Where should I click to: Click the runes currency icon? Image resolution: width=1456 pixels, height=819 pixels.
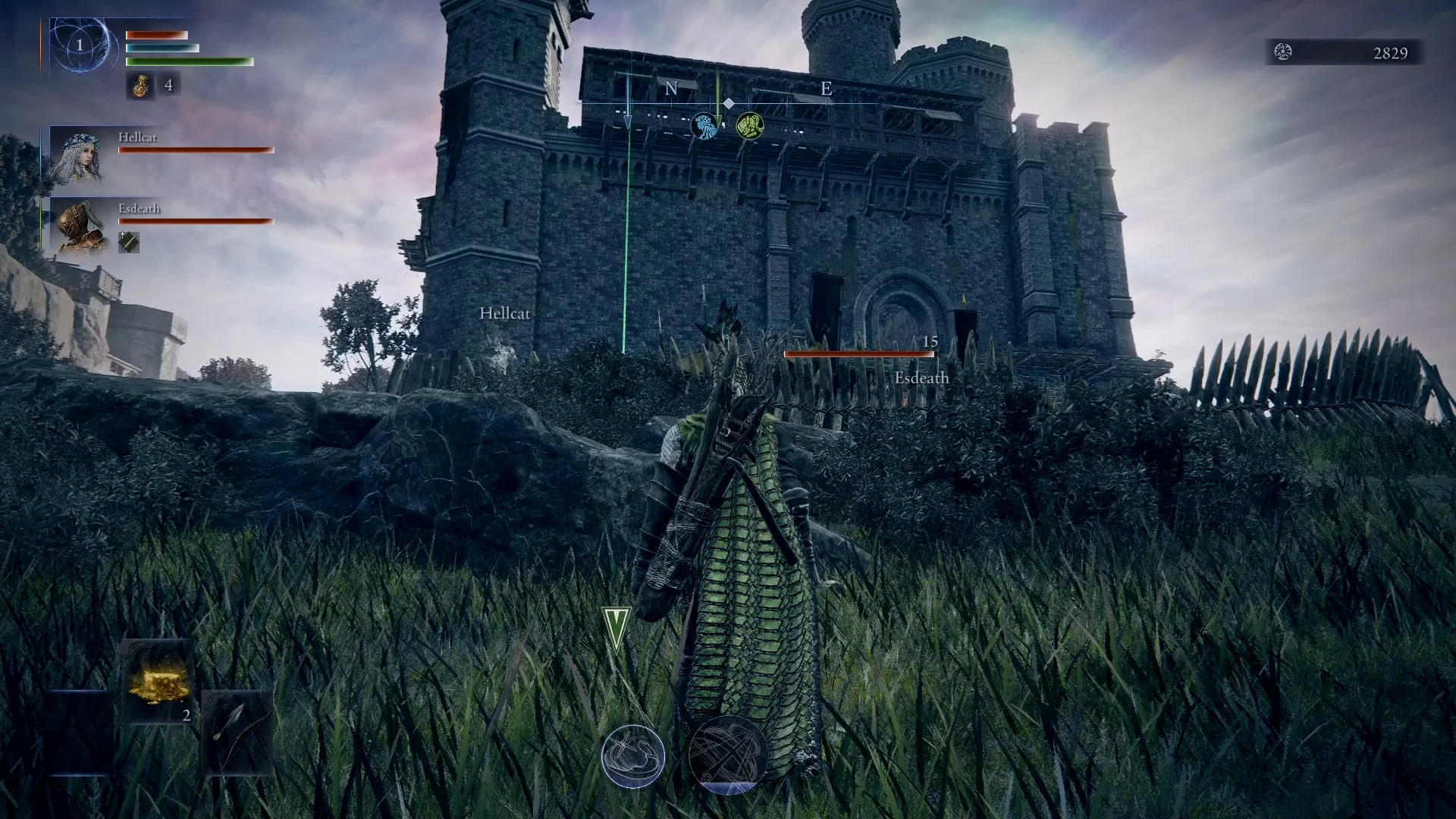tap(1283, 52)
